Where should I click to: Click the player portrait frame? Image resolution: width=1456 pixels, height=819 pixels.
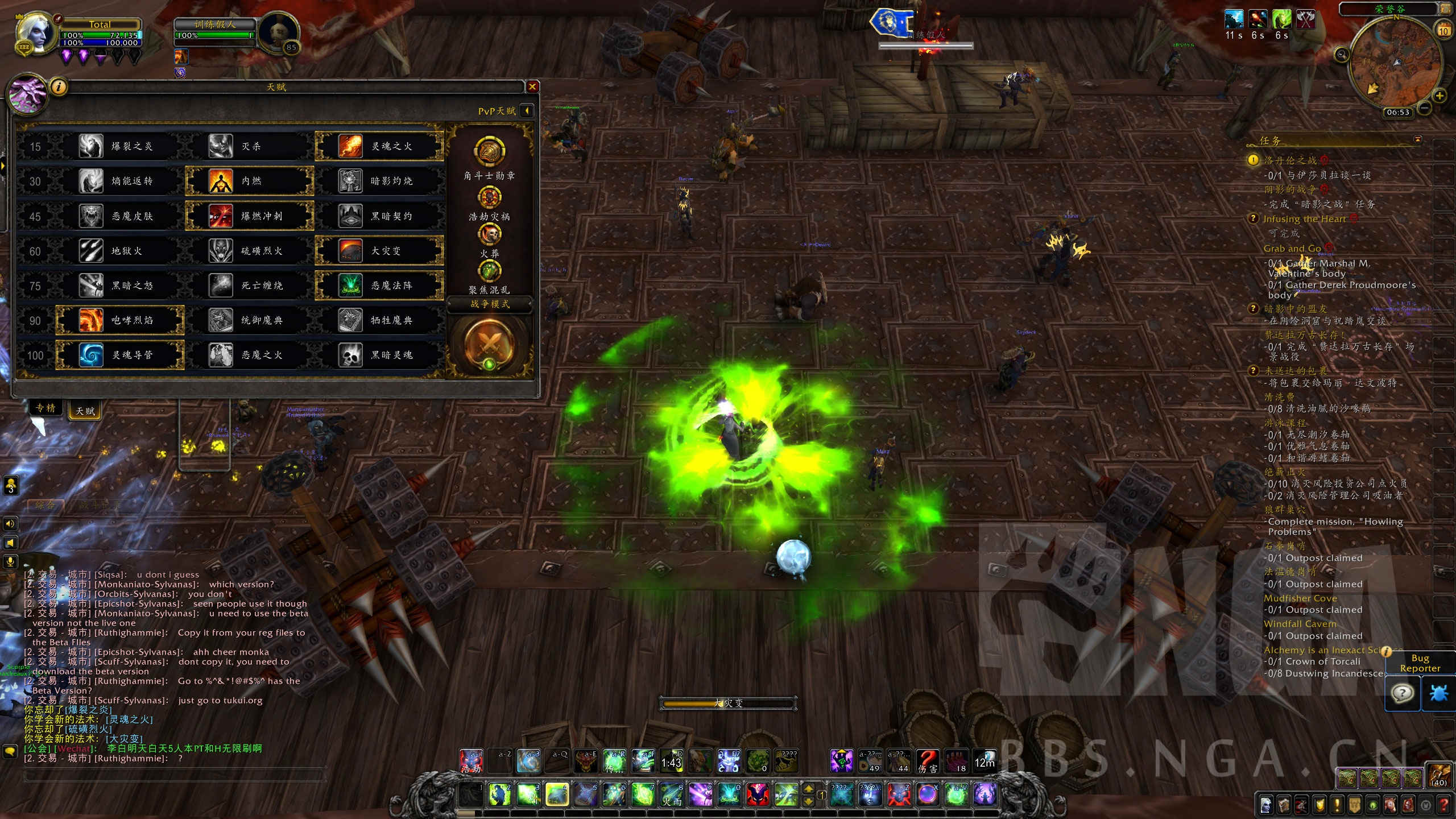tap(35, 34)
